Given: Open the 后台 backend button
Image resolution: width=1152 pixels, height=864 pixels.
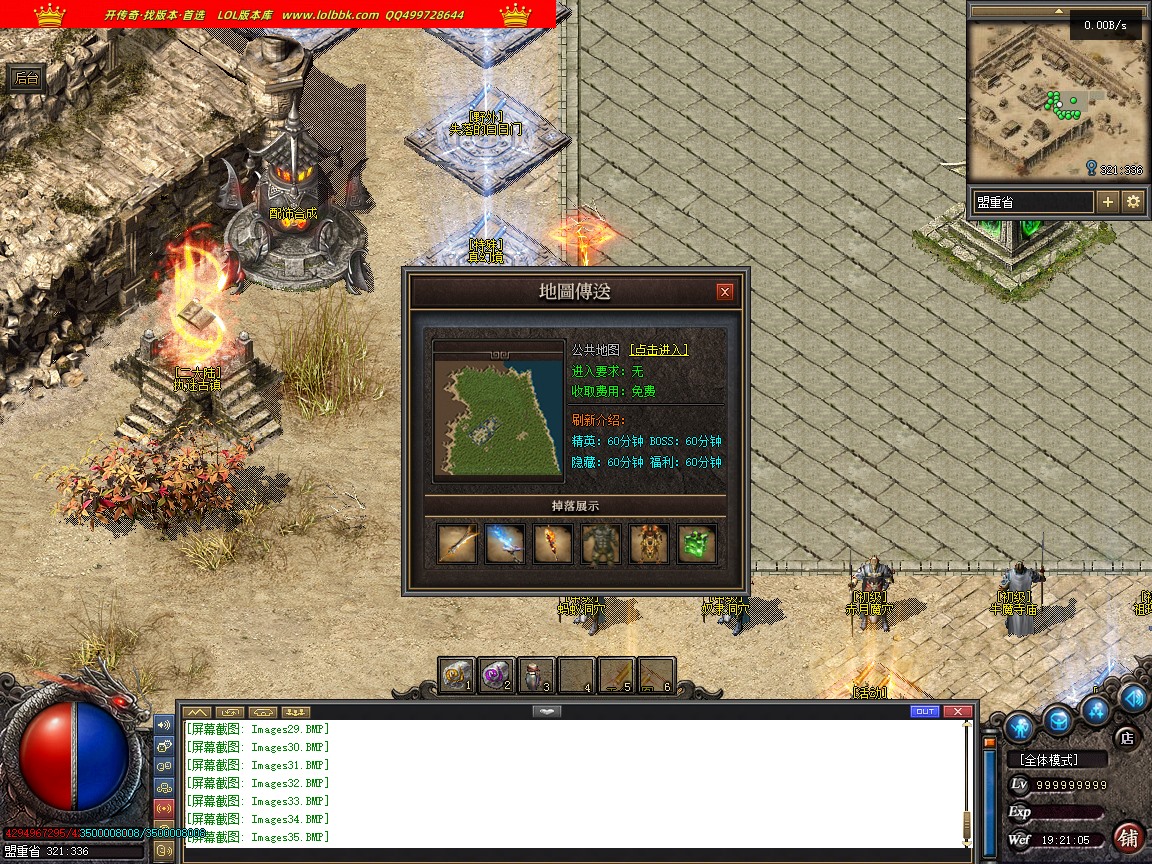Looking at the screenshot, I should pos(27,79).
